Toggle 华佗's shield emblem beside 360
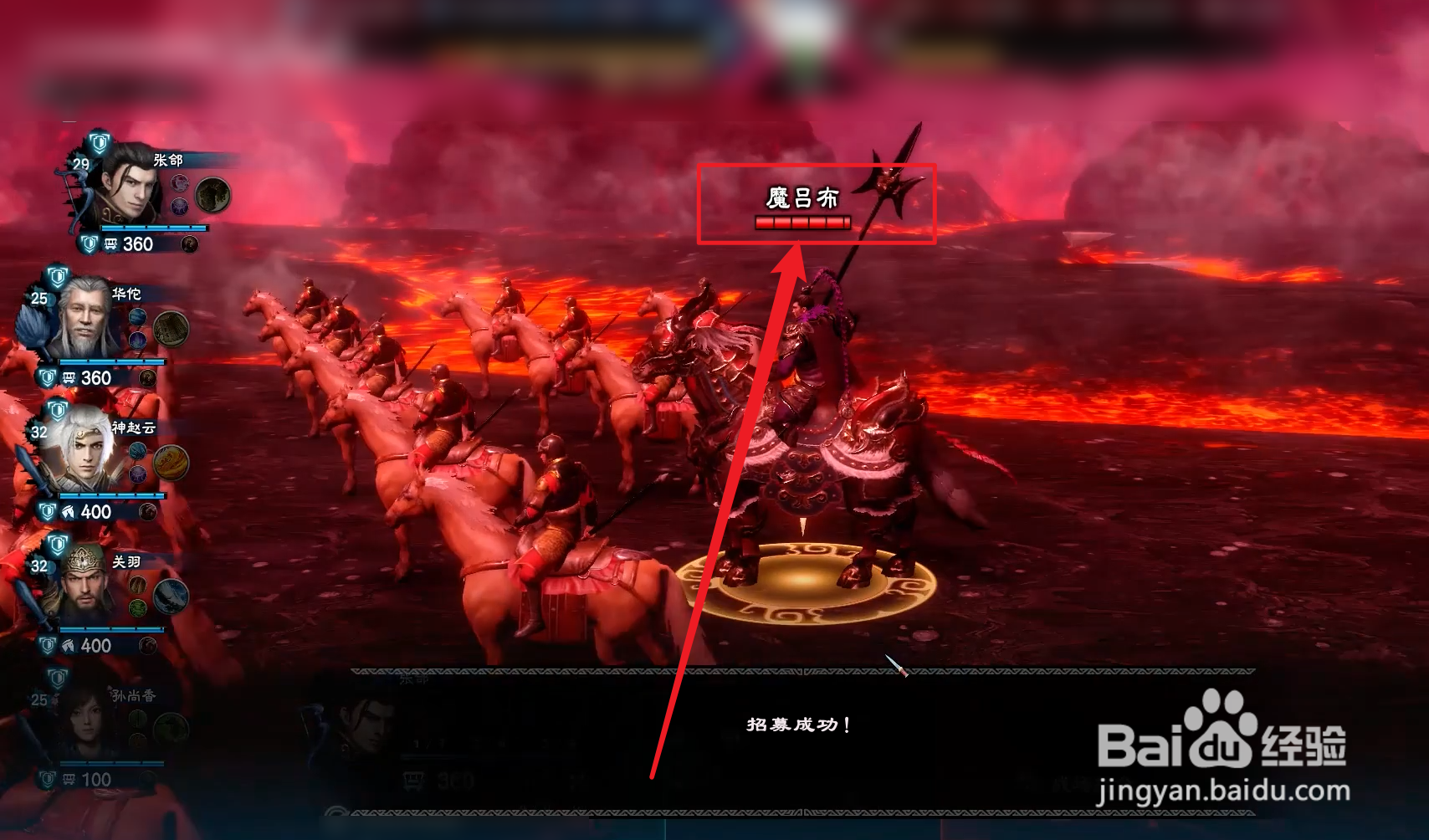 (x=48, y=377)
